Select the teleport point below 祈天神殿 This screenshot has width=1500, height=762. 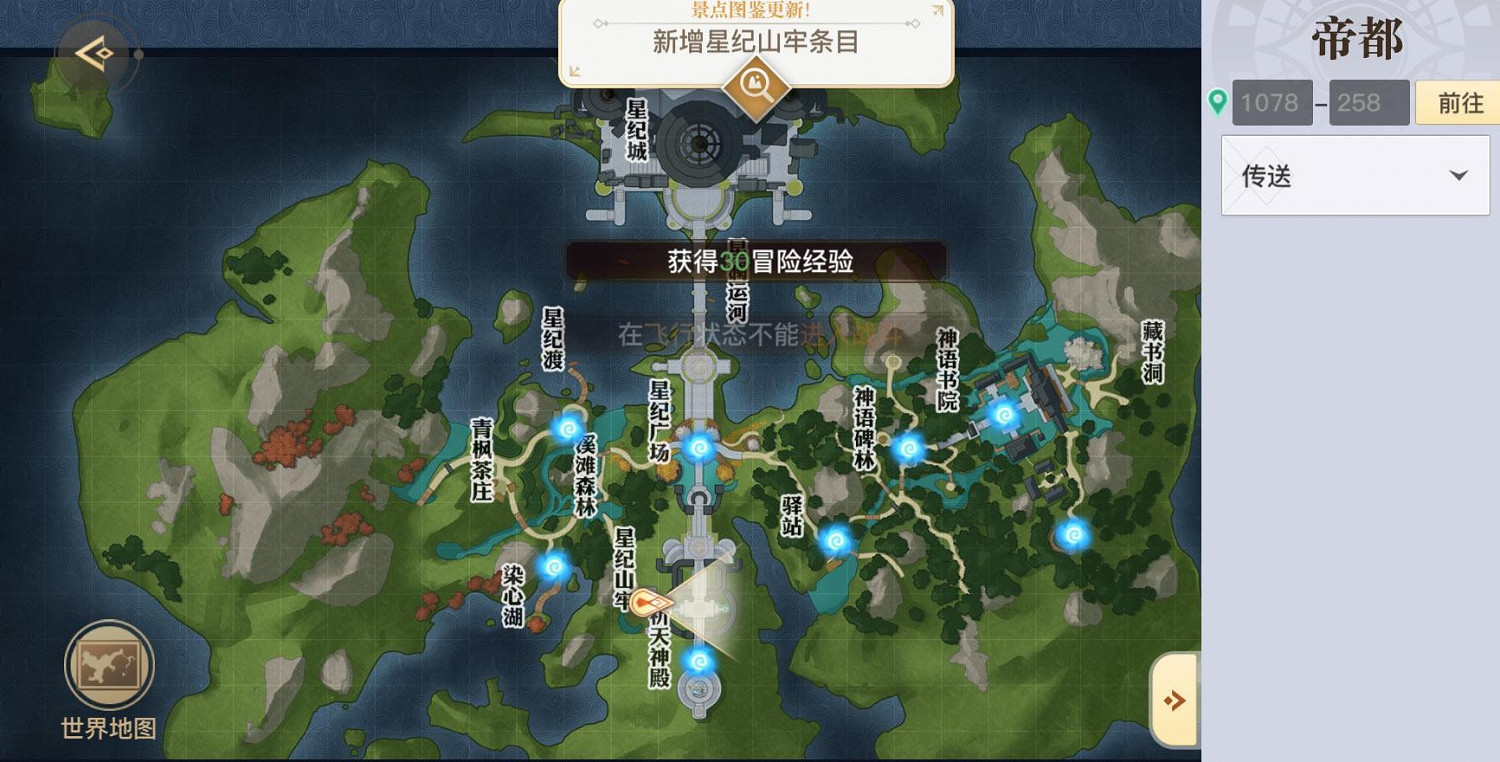[x=701, y=660]
